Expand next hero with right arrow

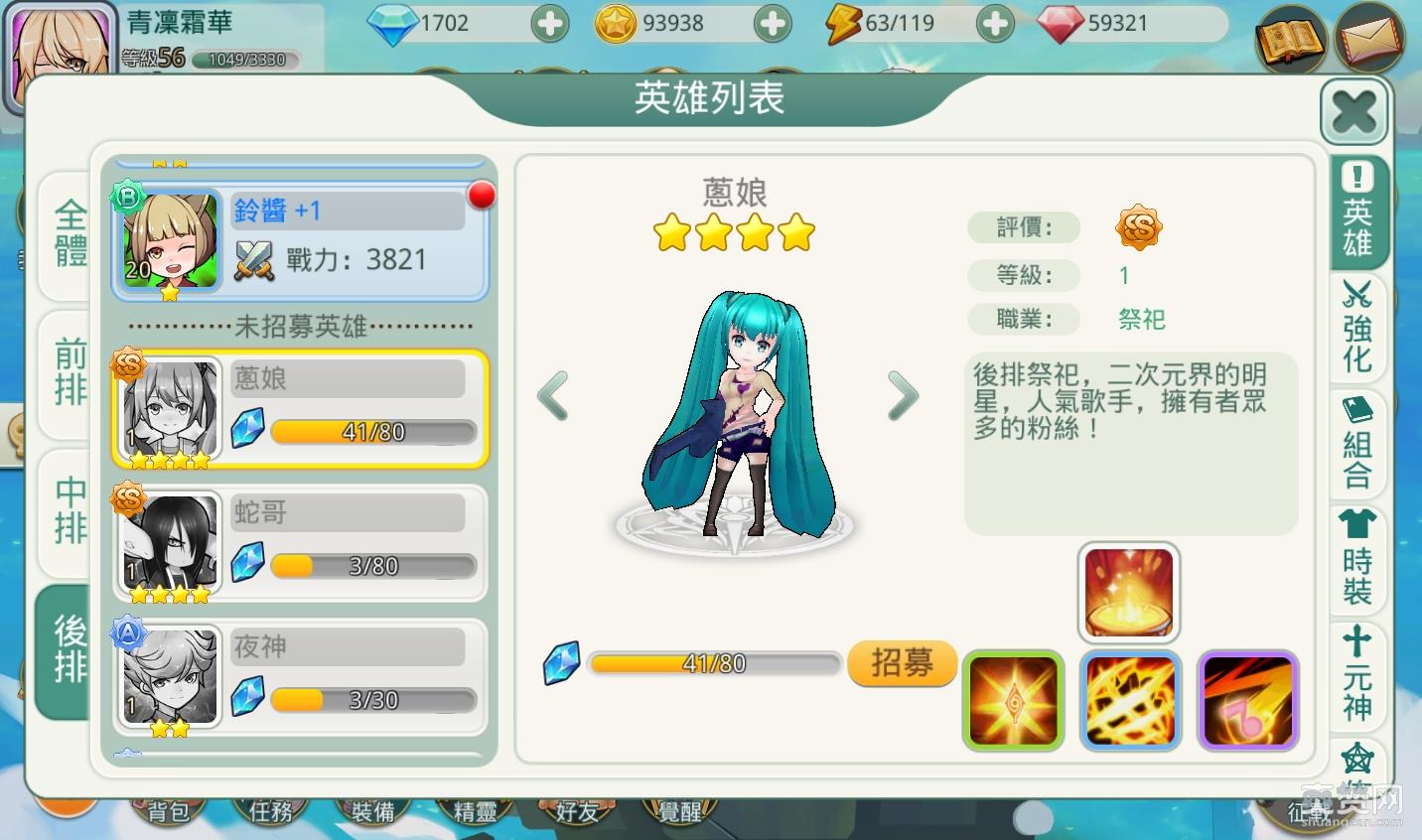point(903,395)
